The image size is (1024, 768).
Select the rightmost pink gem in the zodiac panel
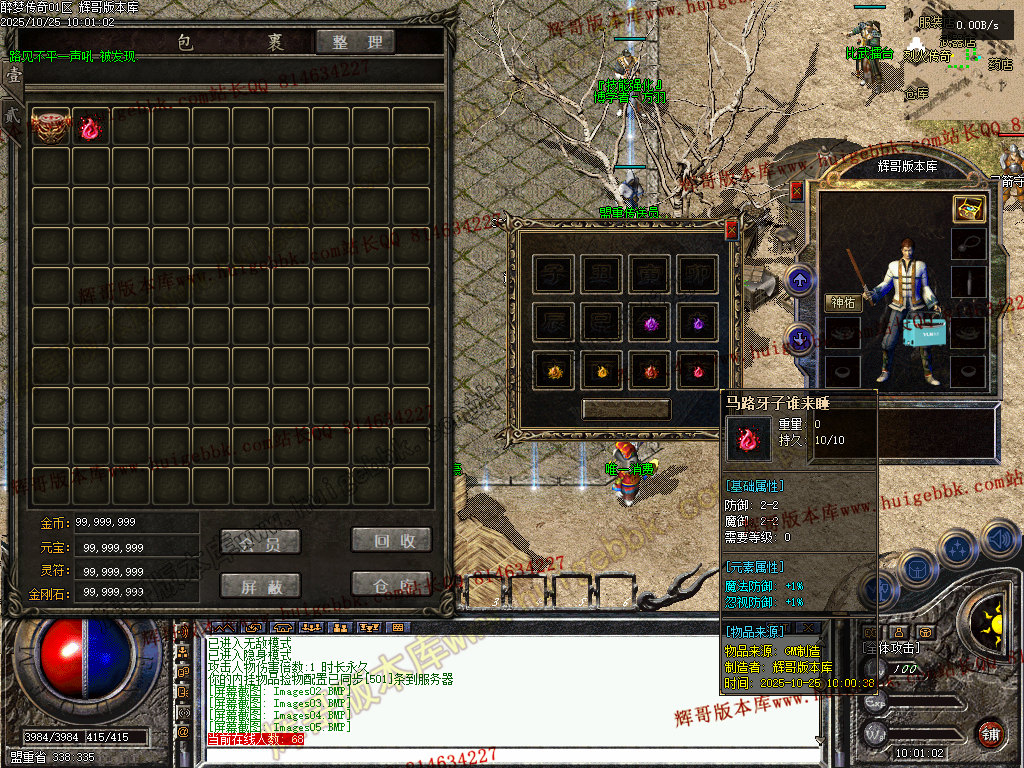(697, 372)
